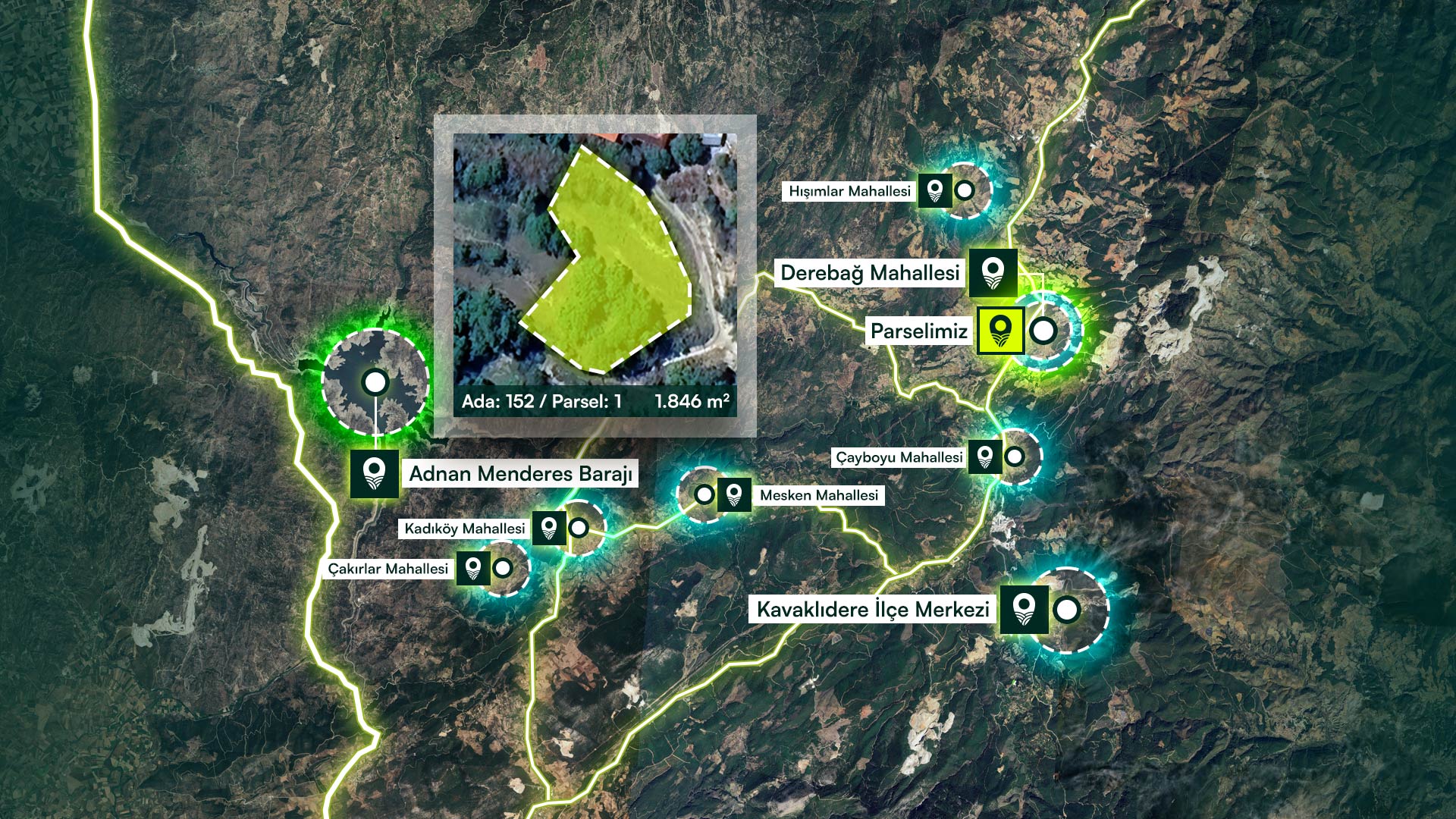The width and height of the screenshot is (1456, 819).
Task: Click the Çayboyu Mahallesi pin icon
Action: click(x=985, y=457)
